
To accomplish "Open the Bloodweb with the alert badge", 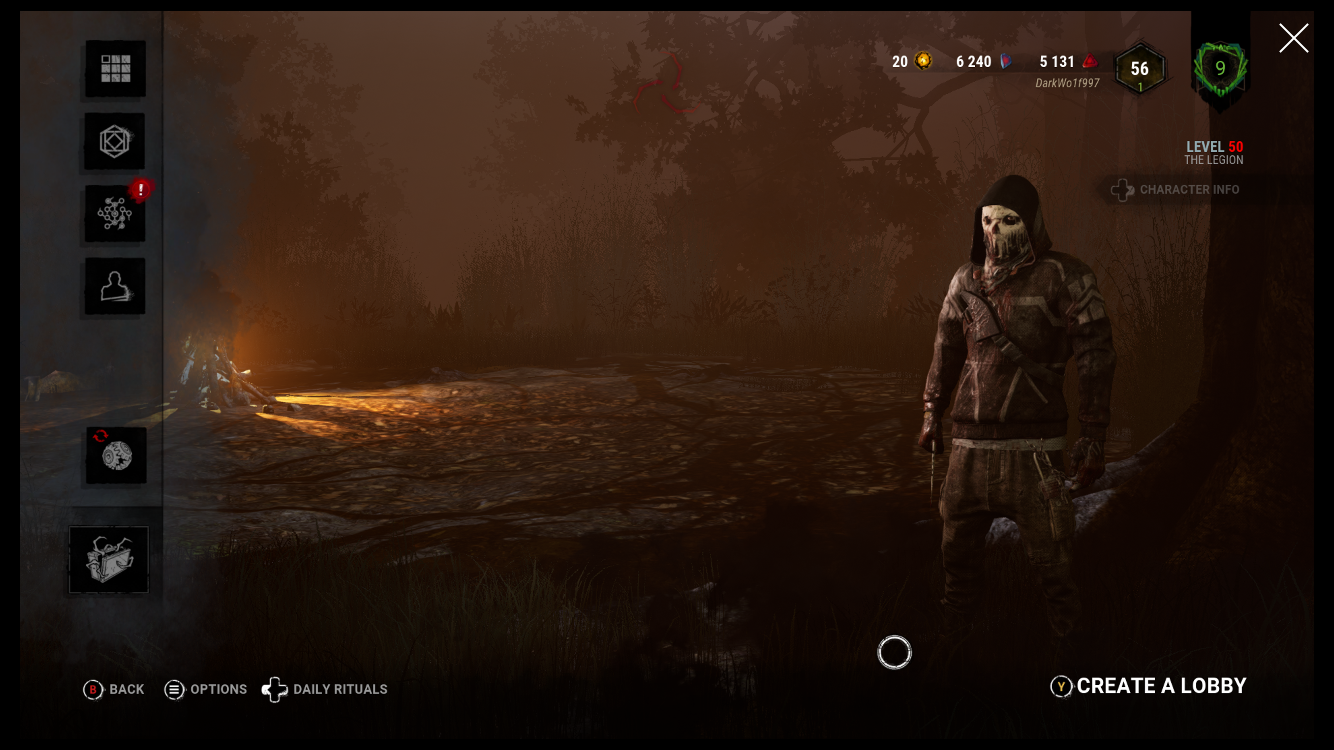I will point(115,214).
